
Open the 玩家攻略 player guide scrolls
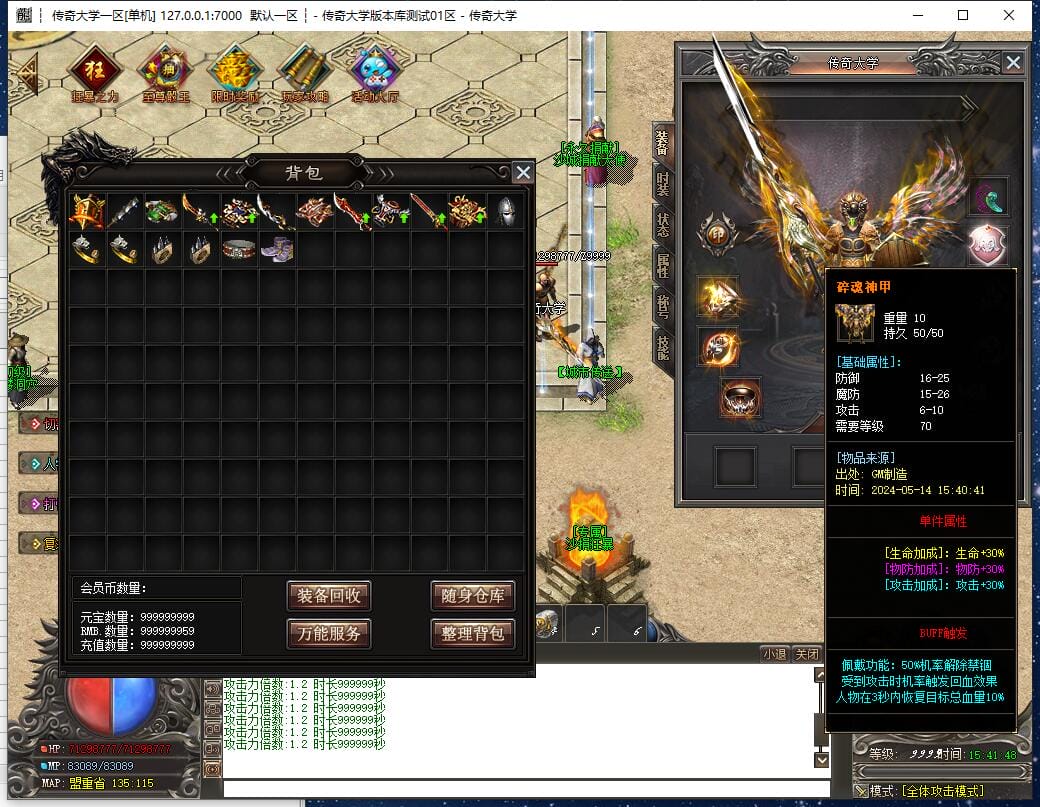pyautogui.click(x=304, y=72)
